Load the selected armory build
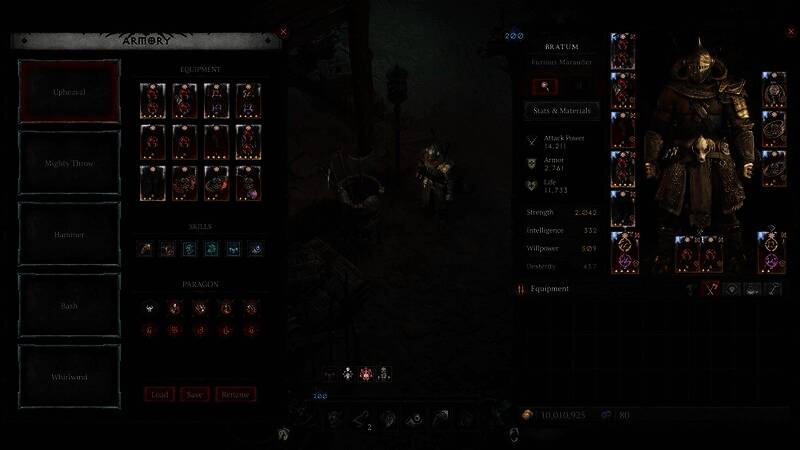The width and height of the screenshot is (800, 450). [x=160, y=394]
